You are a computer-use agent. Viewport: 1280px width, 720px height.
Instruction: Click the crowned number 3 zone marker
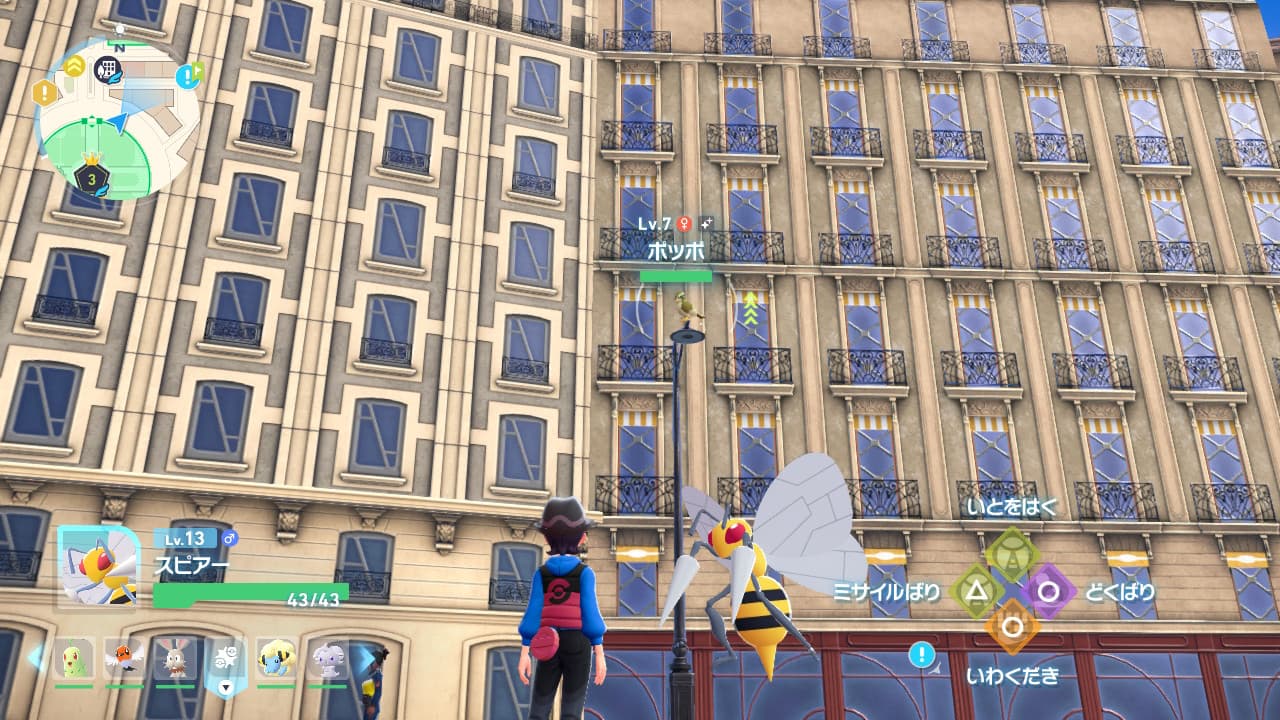click(91, 179)
